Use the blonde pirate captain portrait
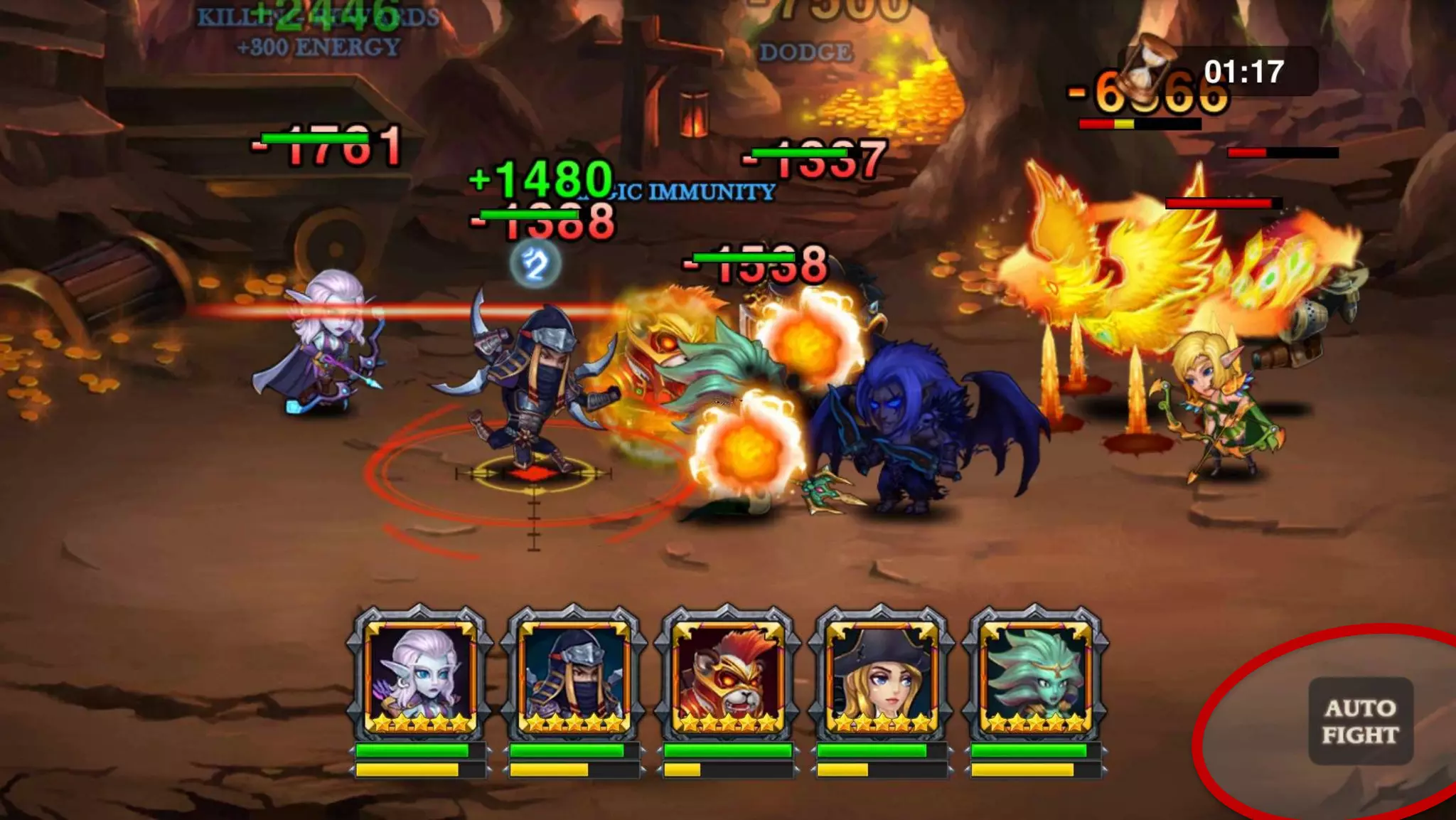Screen dimensions: 1456x820 point(882,676)
